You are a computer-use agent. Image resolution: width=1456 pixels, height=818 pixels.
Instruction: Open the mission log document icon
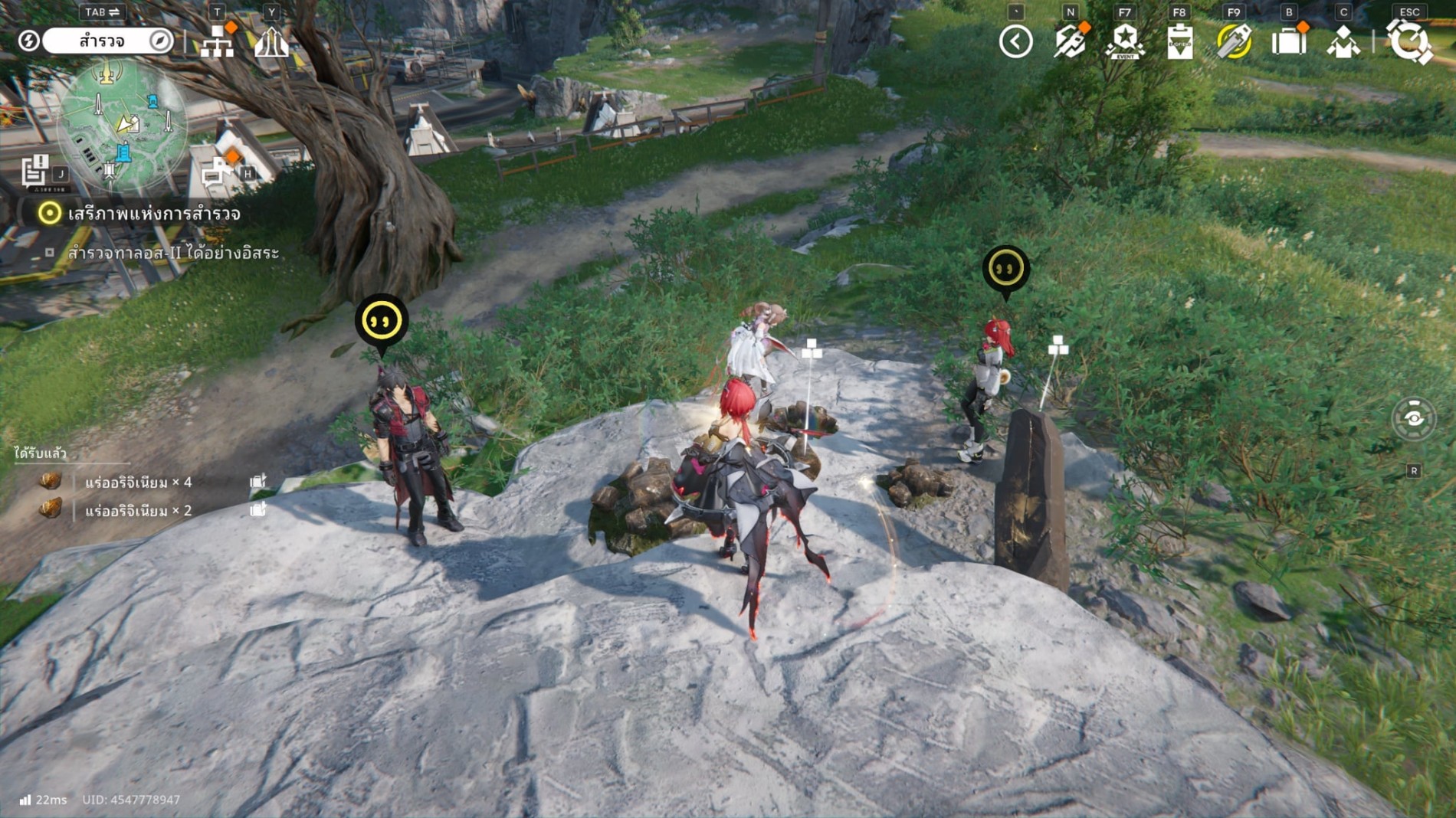point(34,171)
